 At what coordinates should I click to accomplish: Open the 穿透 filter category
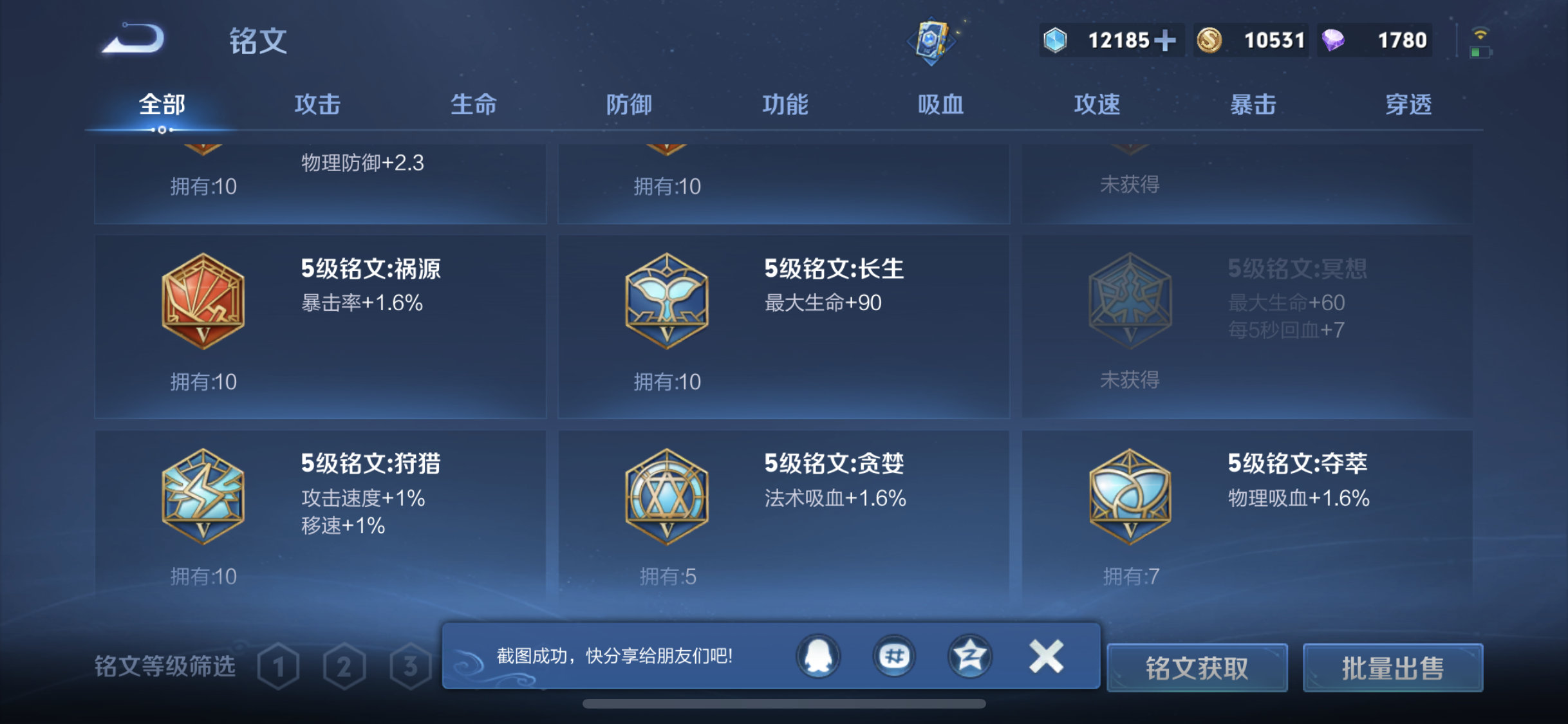coord(1409,104)
